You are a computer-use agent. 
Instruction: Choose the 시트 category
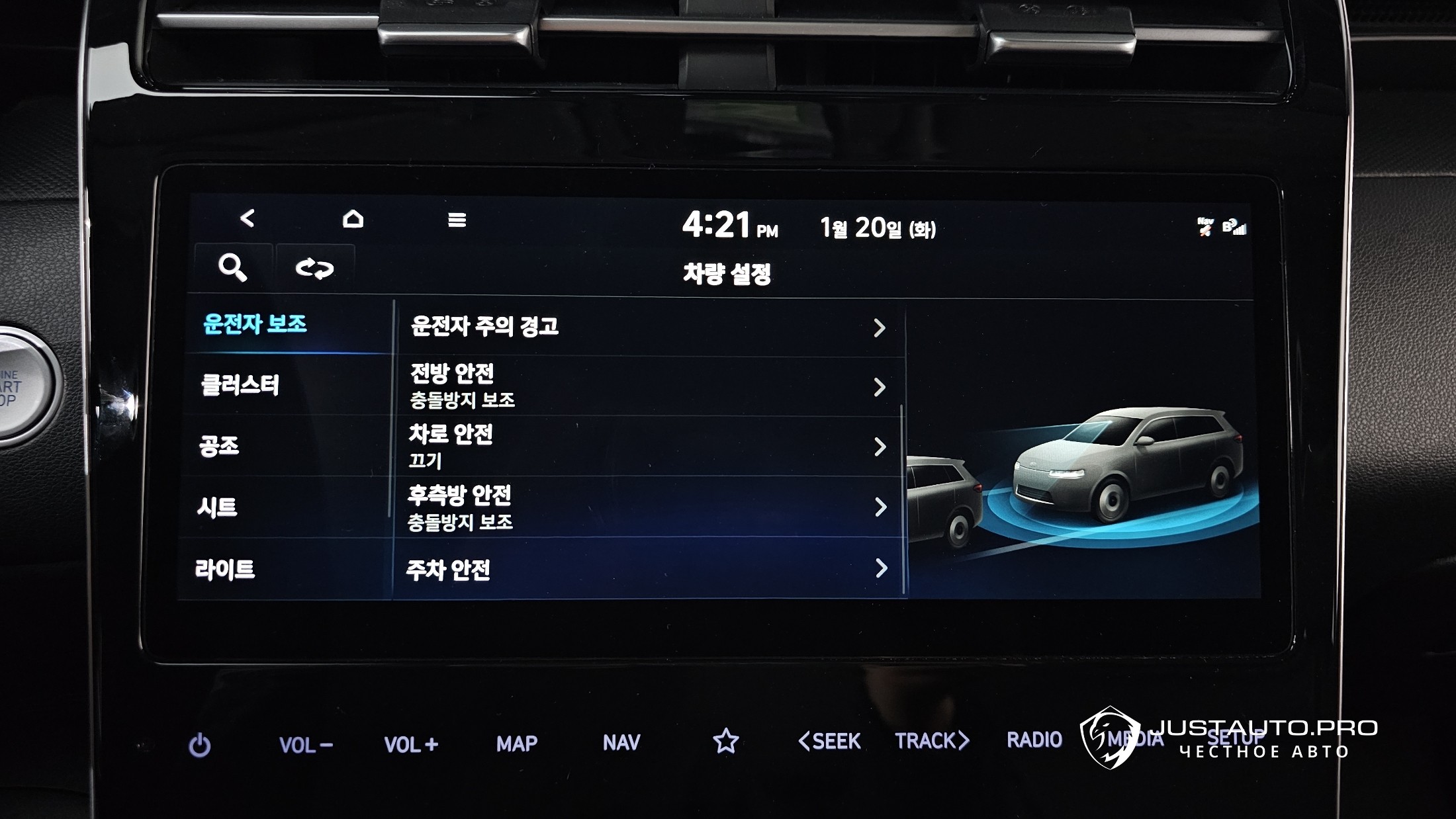[217, 507]
